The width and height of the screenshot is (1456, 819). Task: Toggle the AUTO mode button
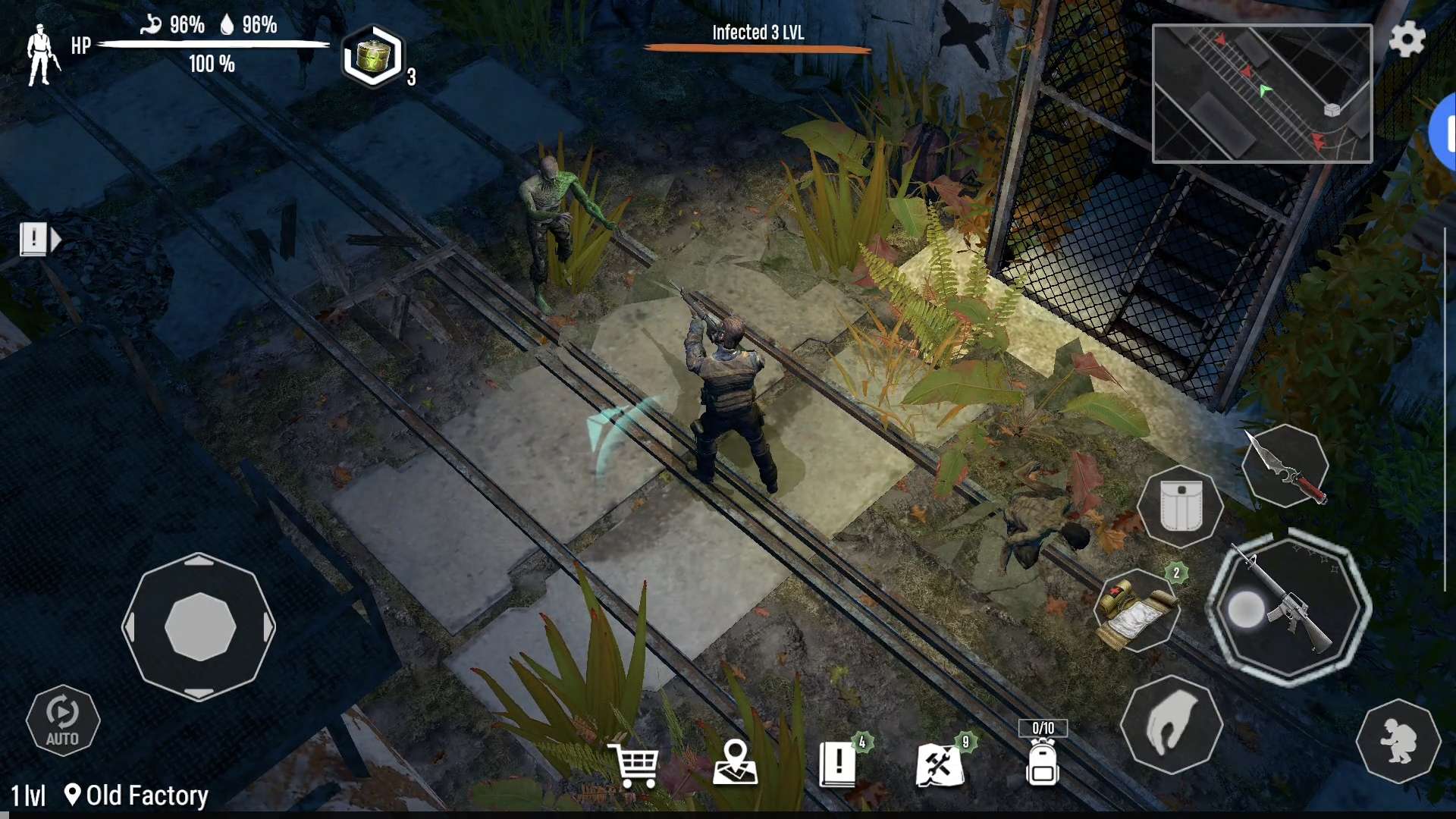(62, 720)
